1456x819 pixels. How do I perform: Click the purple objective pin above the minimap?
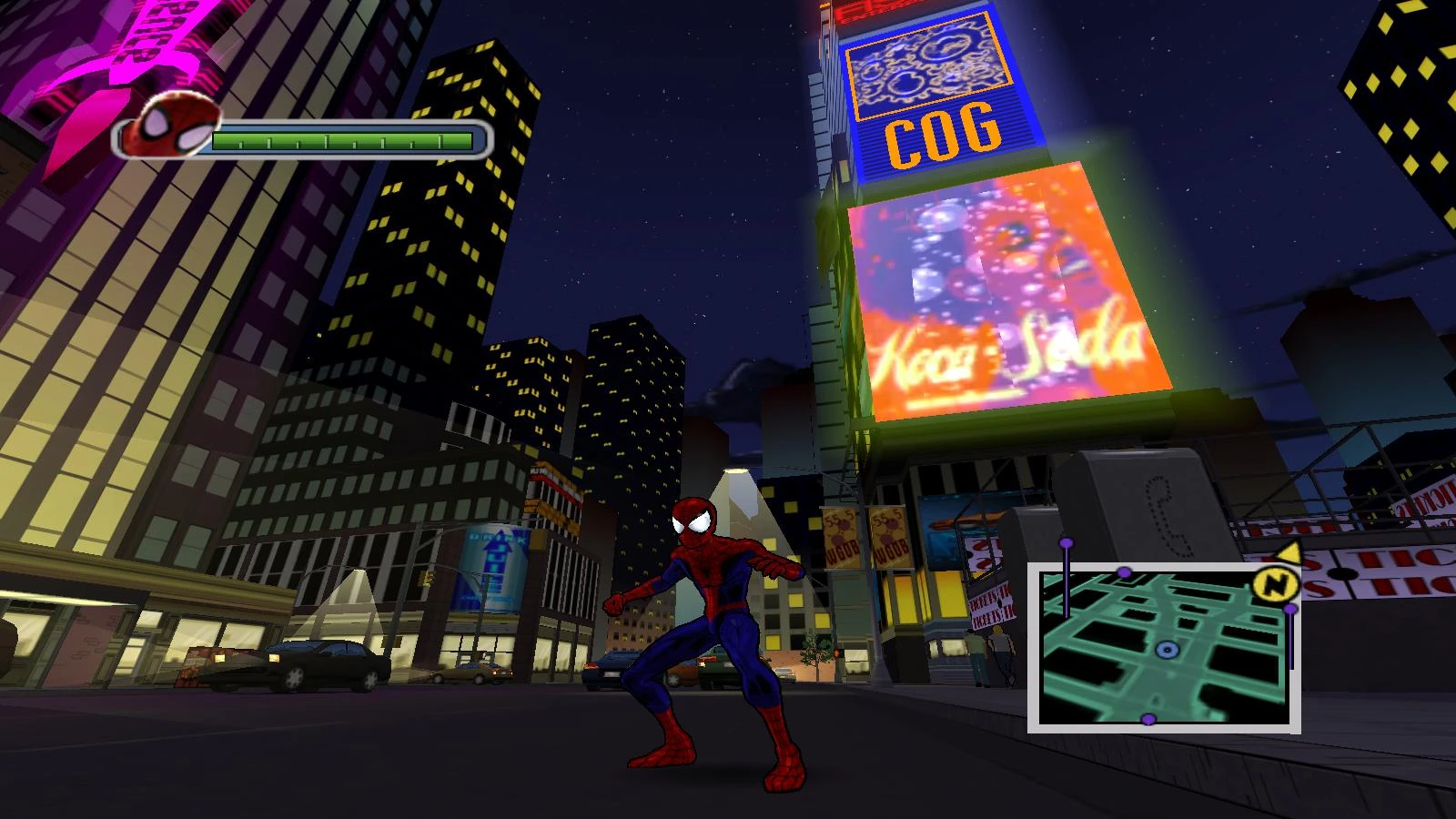[x=1066, y=543]
